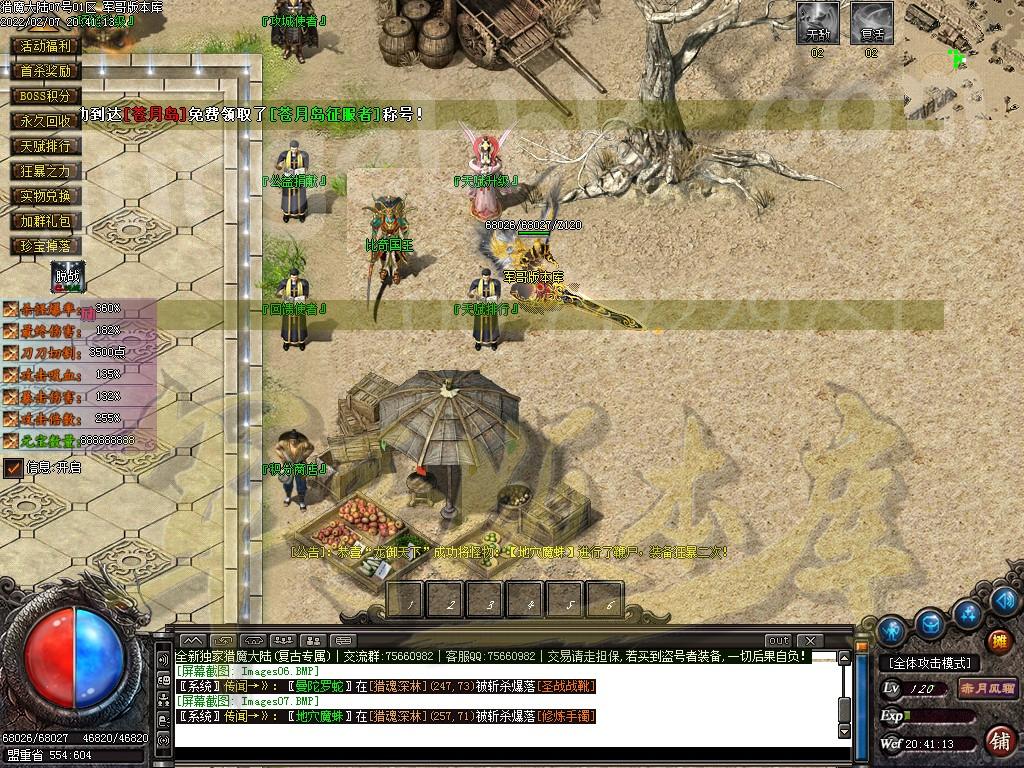Open the 摊 stall button

click(x=998, y=641)
